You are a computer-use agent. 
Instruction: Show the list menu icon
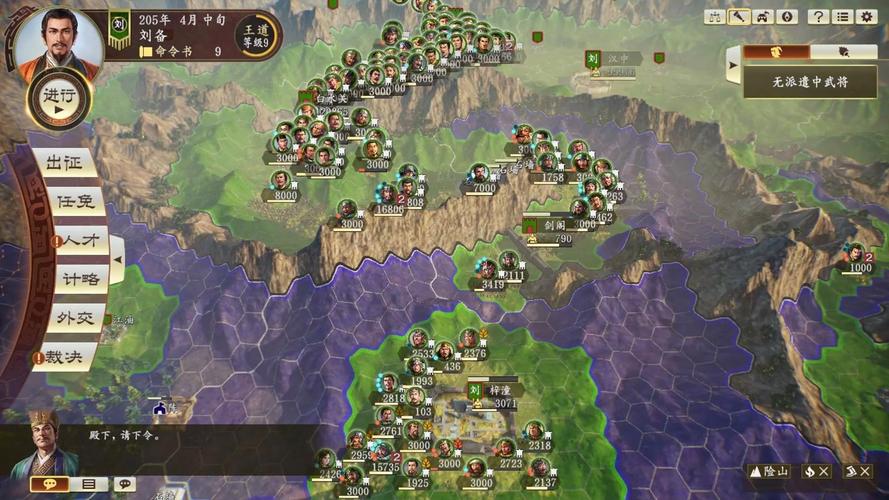pos(842,17)
